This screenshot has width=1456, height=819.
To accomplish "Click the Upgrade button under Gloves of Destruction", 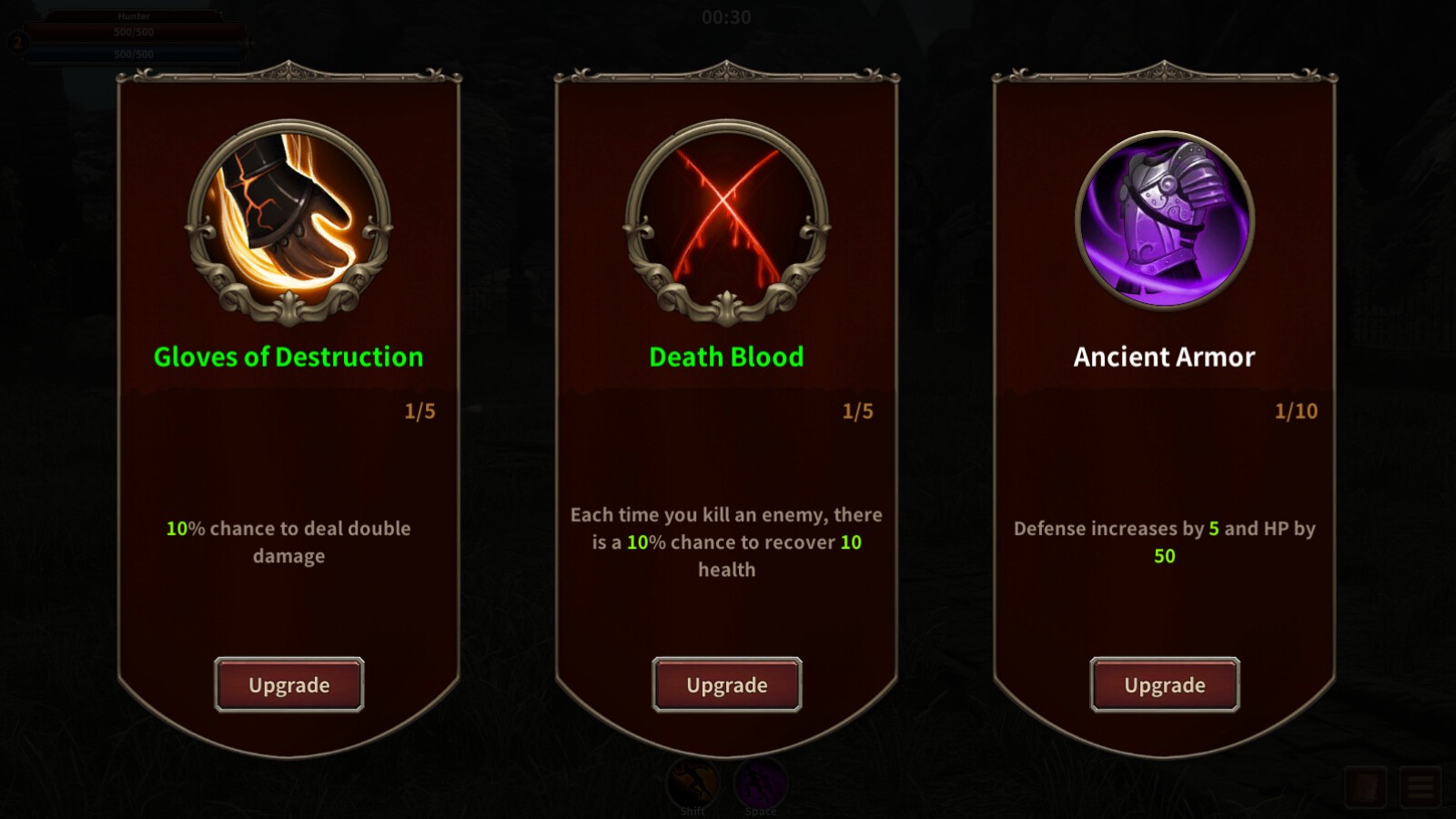I will tap(289, 684).
